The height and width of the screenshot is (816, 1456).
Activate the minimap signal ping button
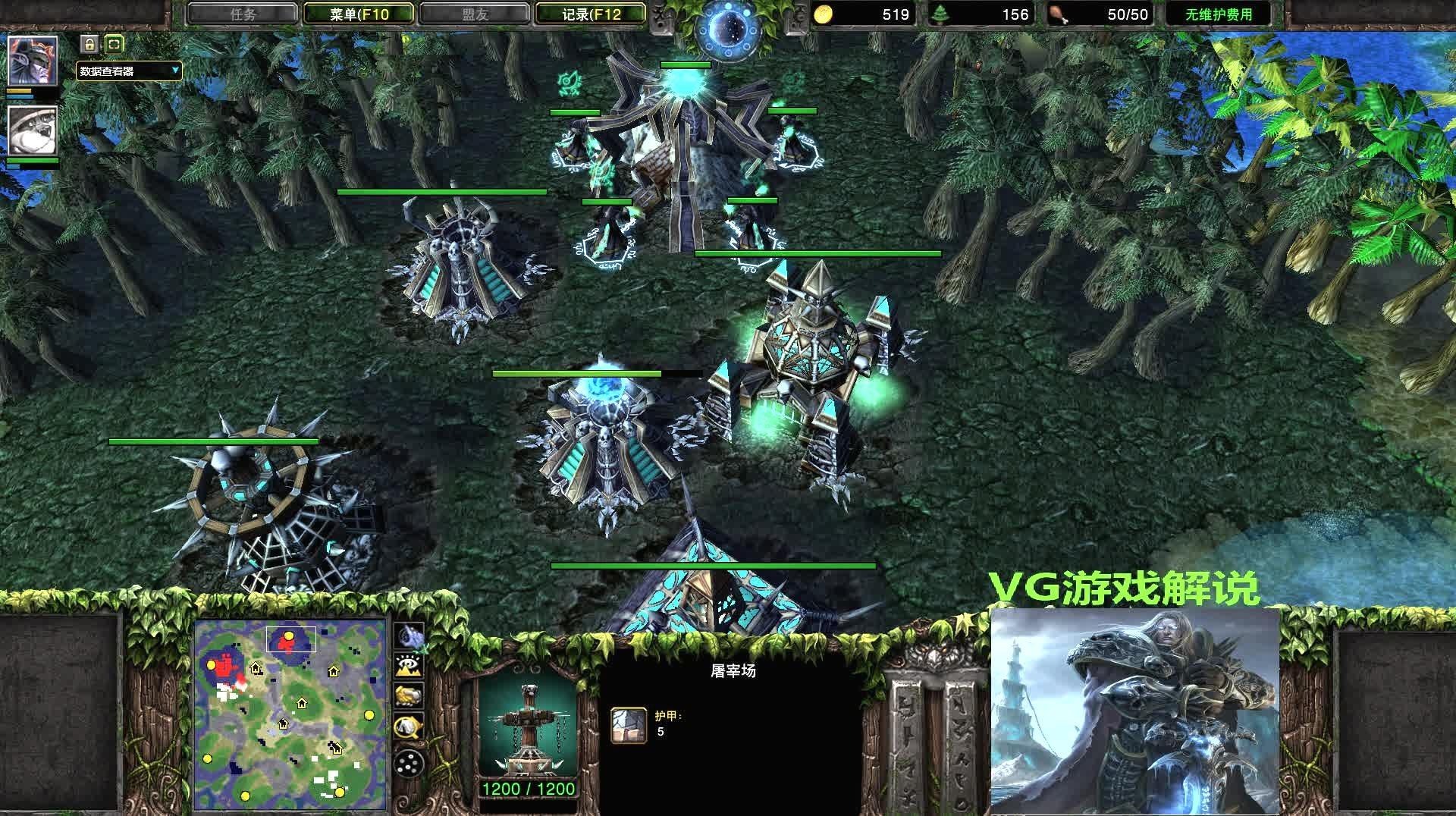click(409, 635)
